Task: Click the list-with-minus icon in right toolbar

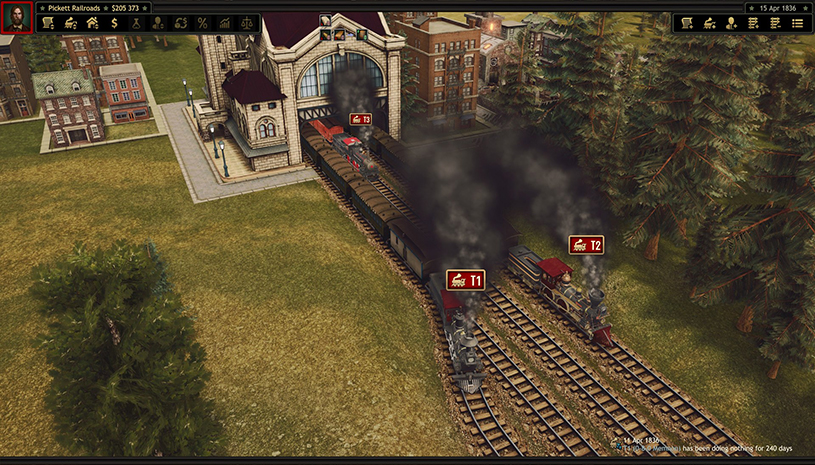Action: pyautogui.click(x=775, y=23)
